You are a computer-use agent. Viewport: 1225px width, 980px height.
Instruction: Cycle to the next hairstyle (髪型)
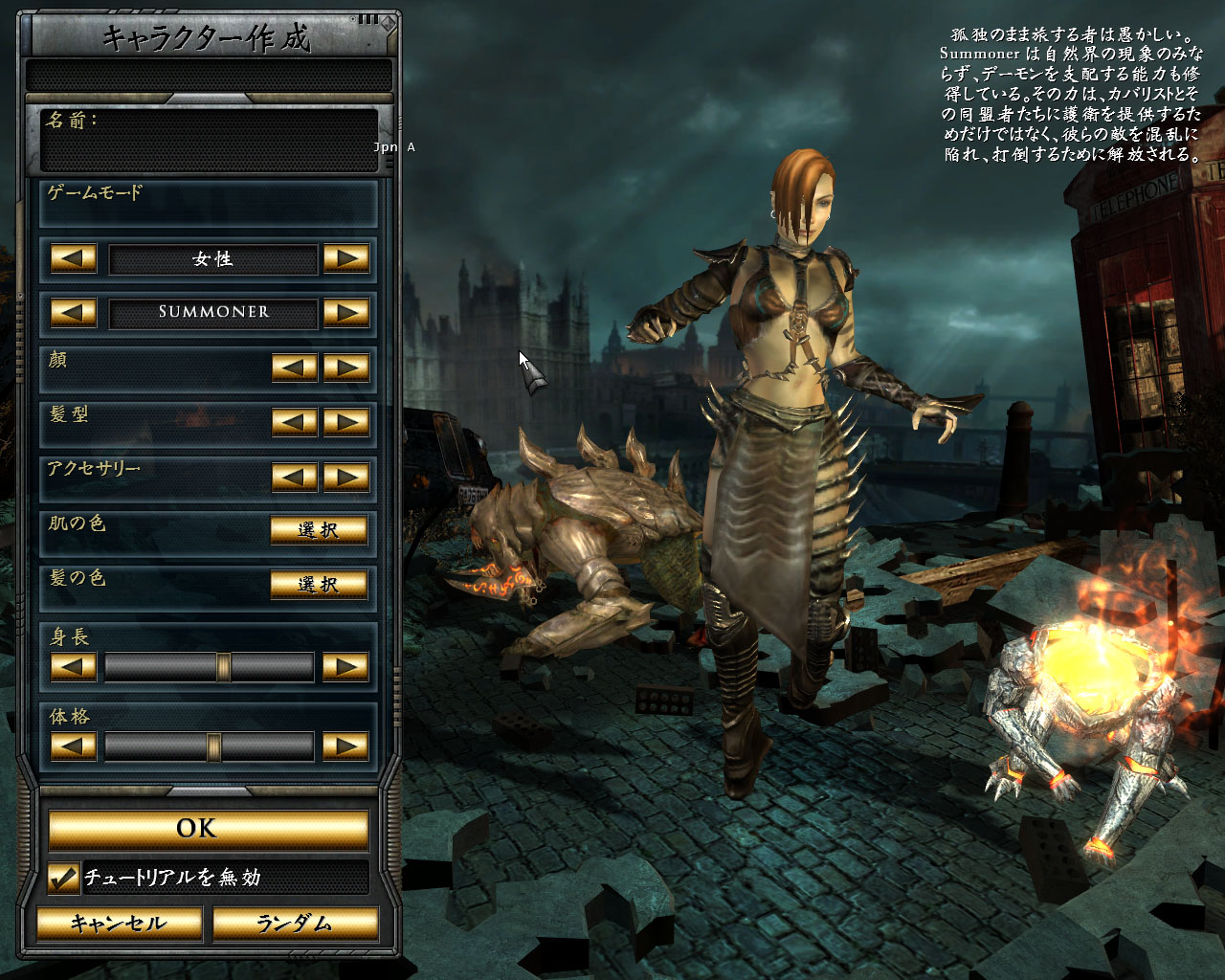coord(346,422)
